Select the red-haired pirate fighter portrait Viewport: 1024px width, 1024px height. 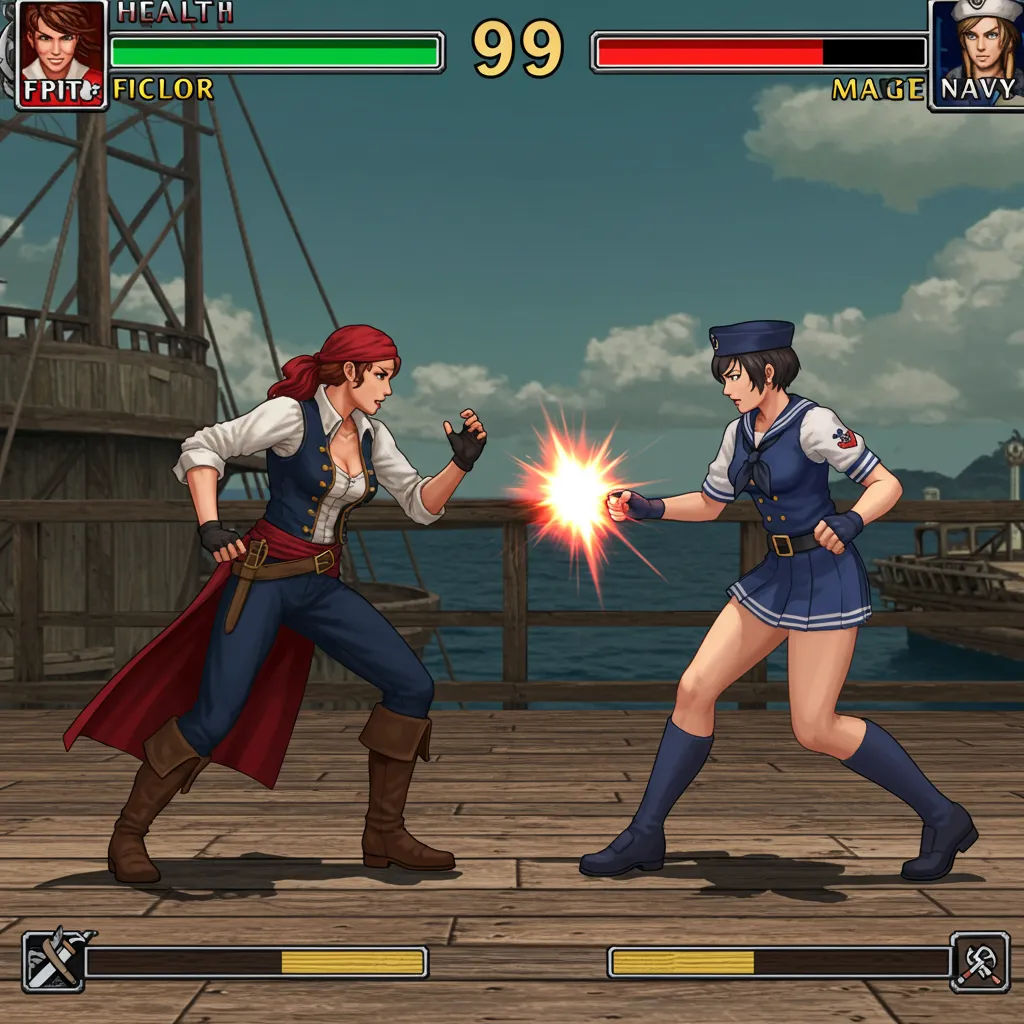click(x=61, y=53)
